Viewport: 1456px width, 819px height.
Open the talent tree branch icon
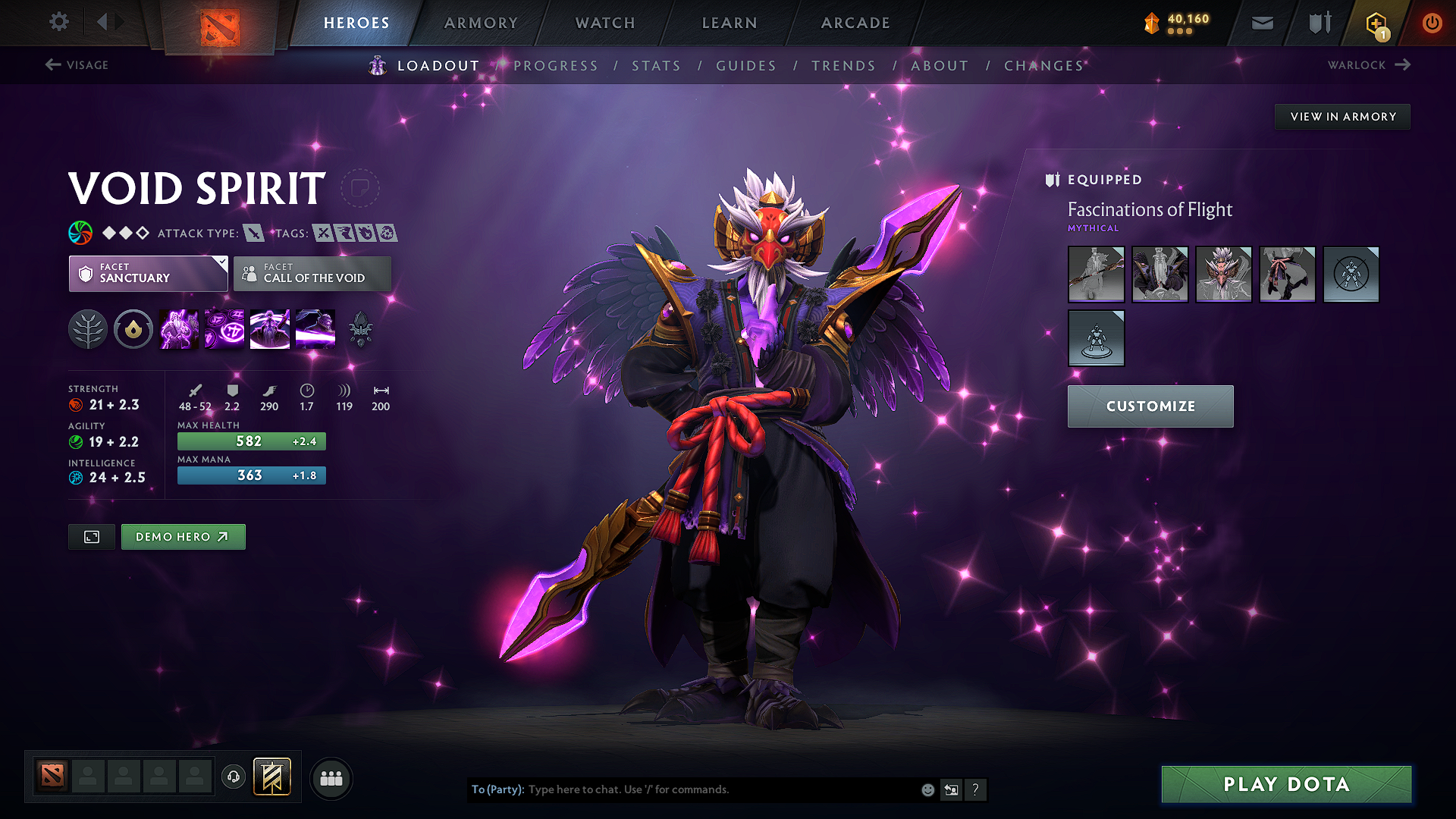[88, 328]
